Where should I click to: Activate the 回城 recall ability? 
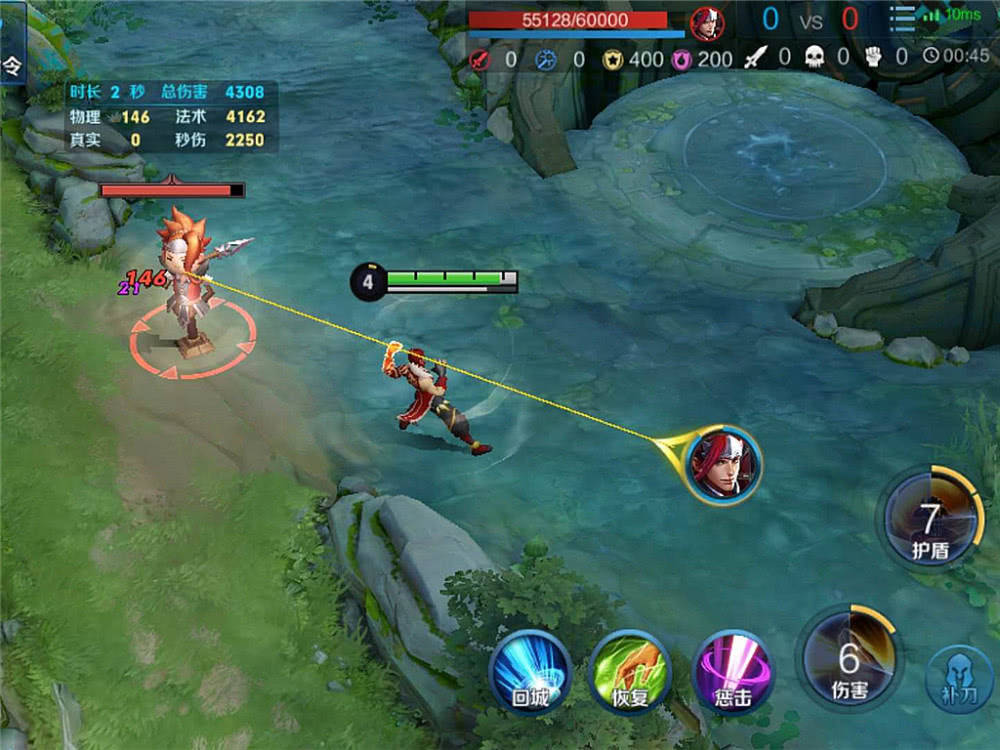[x=530, y=672]
